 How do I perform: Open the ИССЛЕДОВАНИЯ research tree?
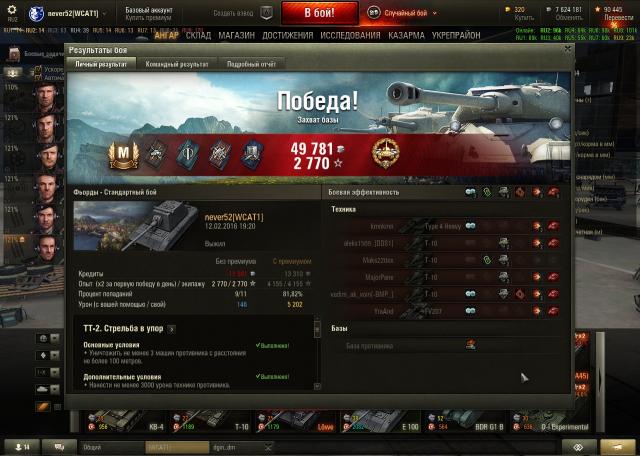349,34
